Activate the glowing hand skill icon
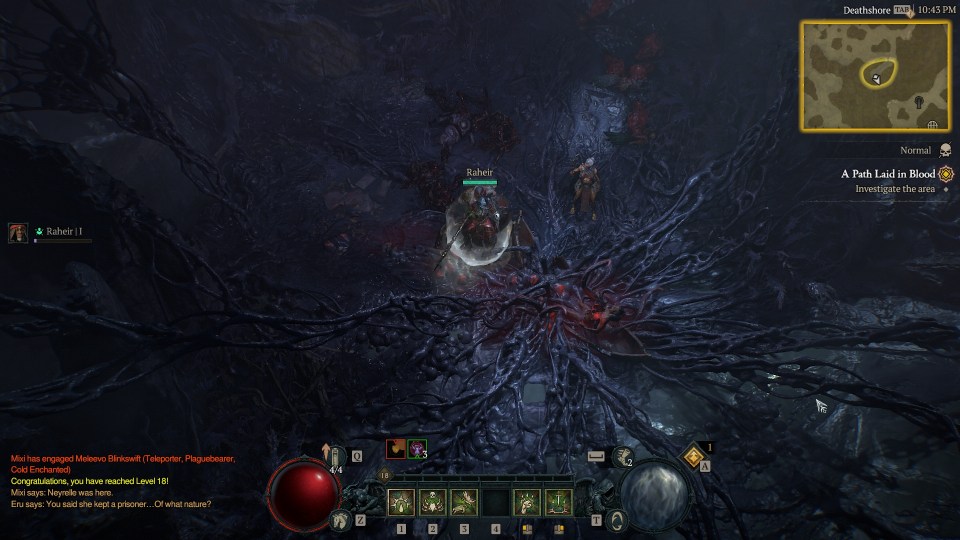 coord(527,502)
